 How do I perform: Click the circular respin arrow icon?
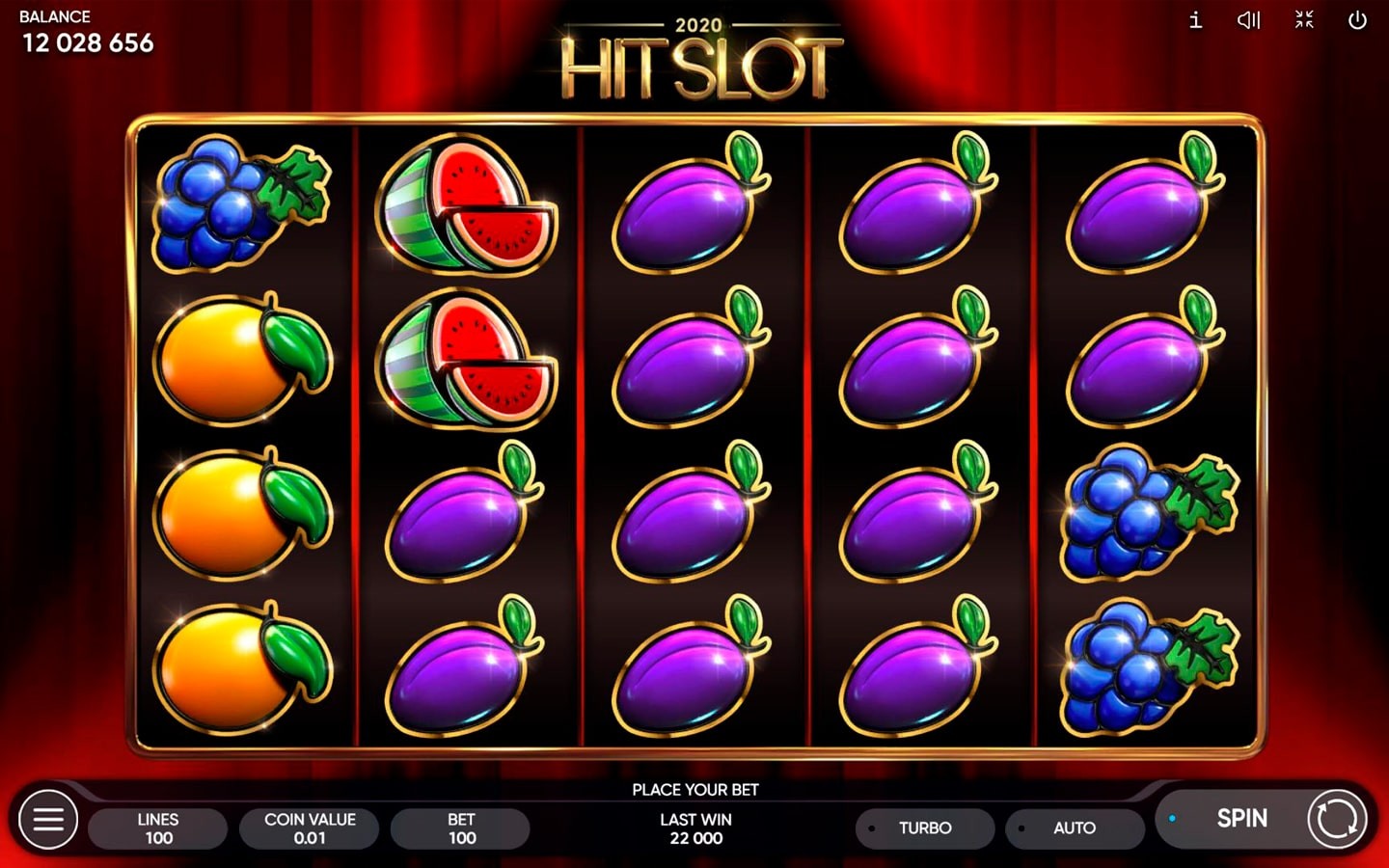tap(1336, 819)
